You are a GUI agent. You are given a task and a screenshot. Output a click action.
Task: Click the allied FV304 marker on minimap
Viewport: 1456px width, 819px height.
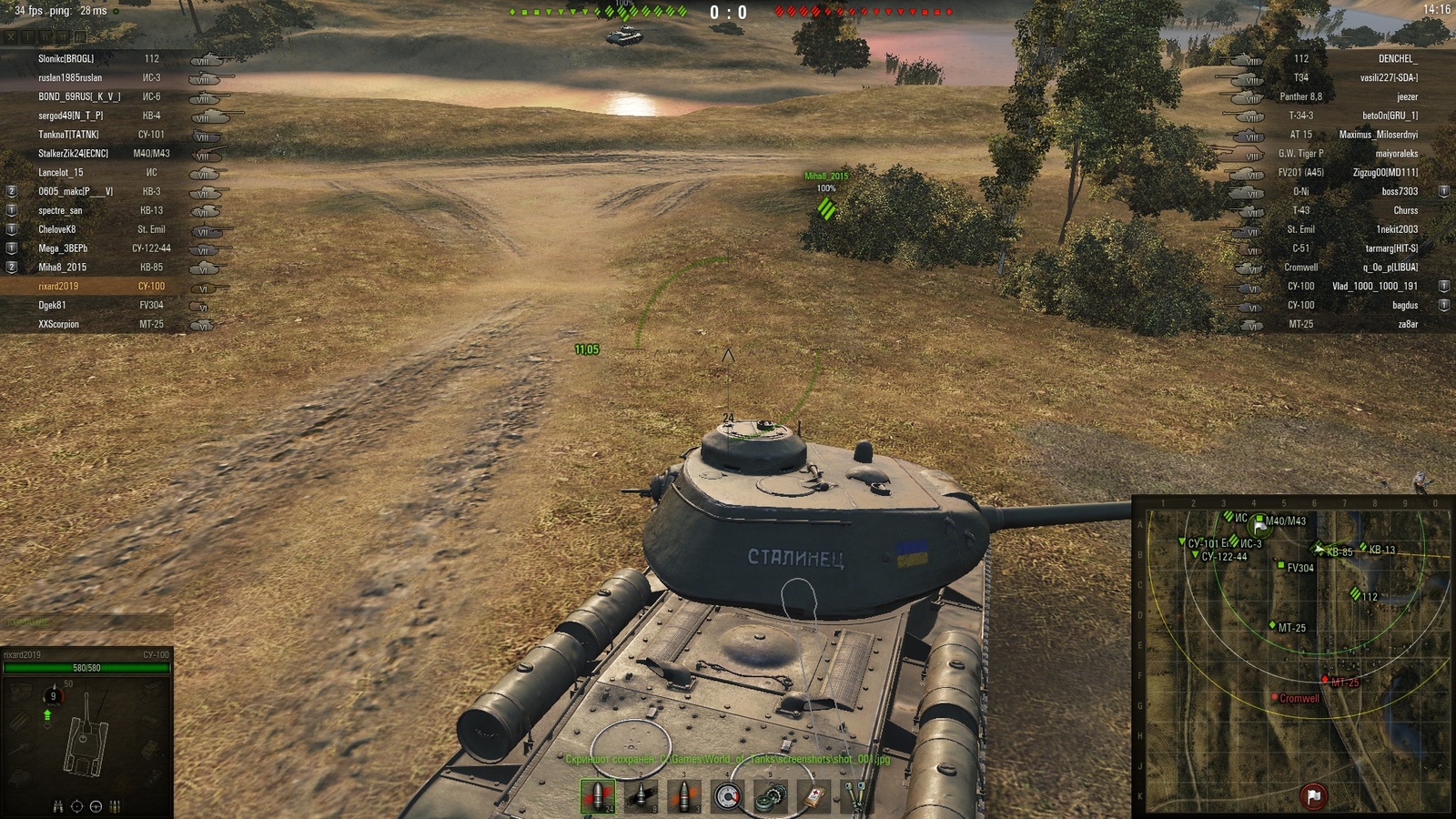(1280, 566)
